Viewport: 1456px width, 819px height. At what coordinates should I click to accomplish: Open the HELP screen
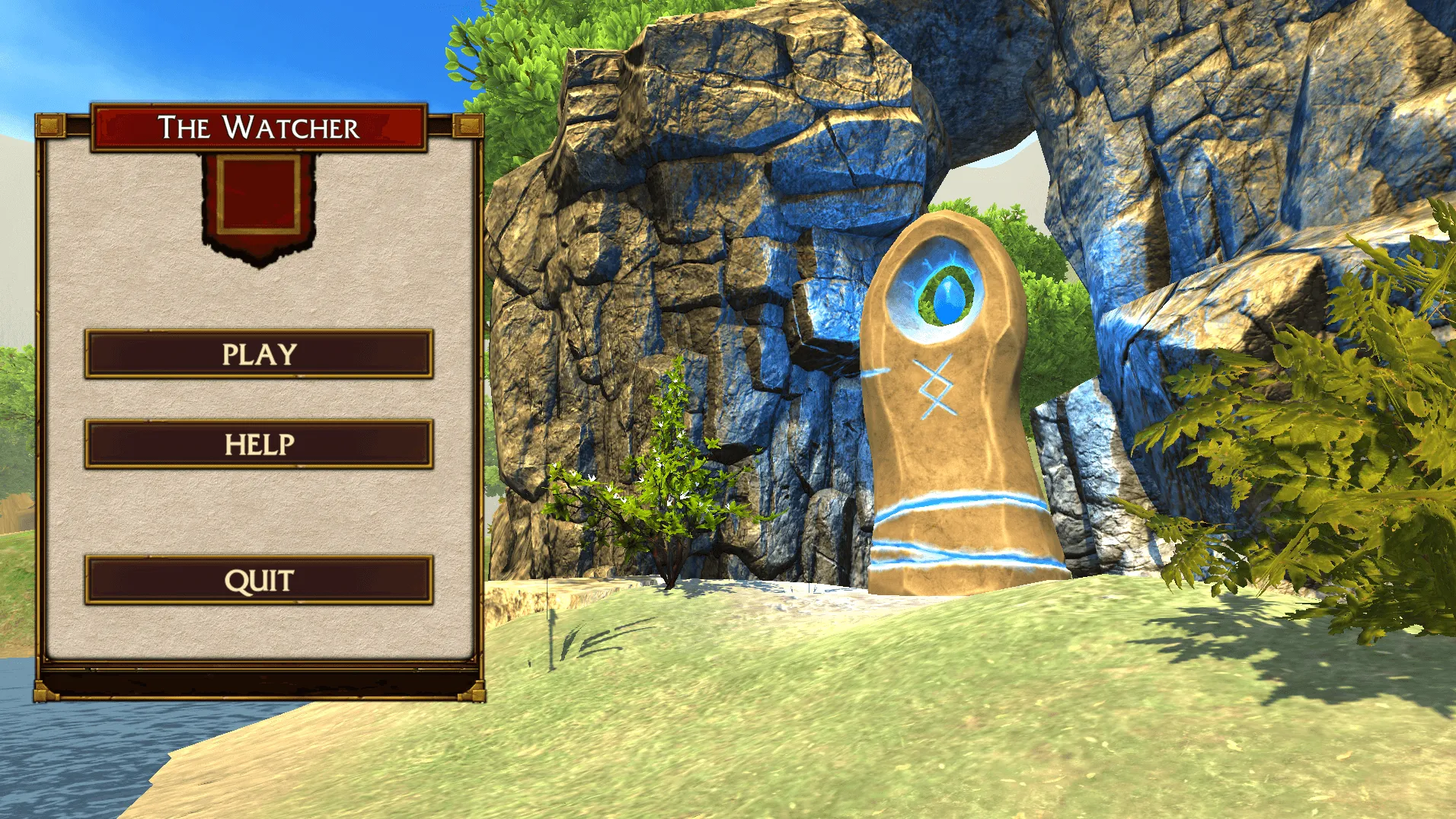coord(259,444)
